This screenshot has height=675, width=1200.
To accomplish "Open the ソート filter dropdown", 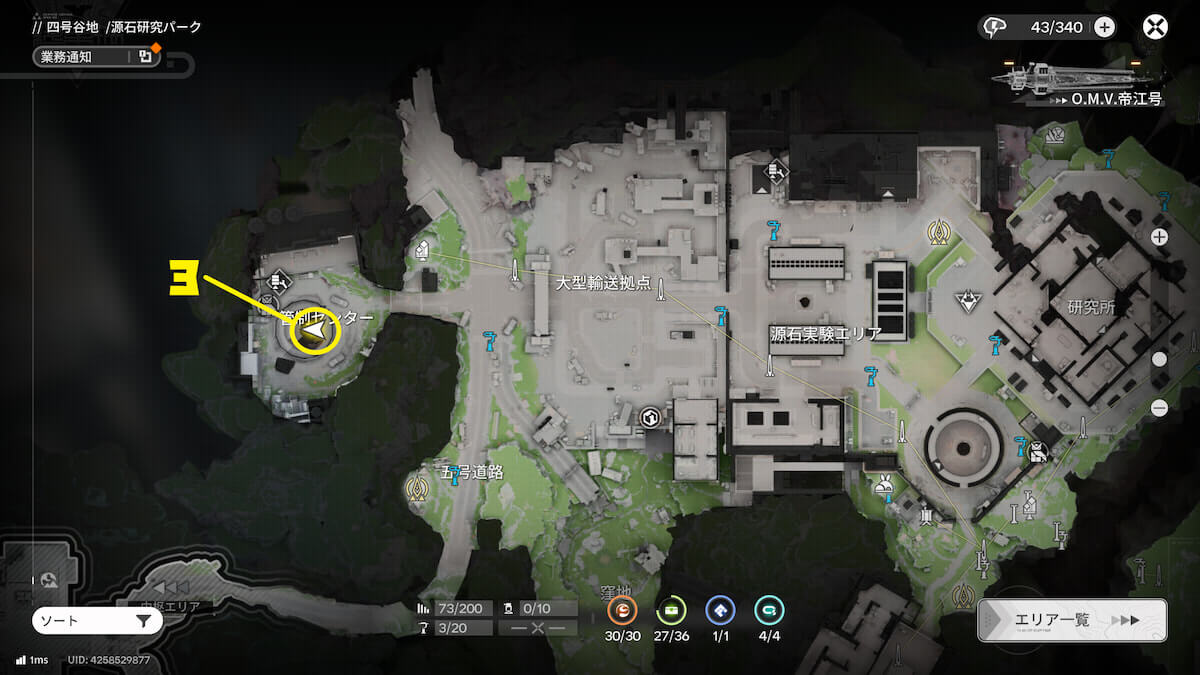I will (96, 621).
